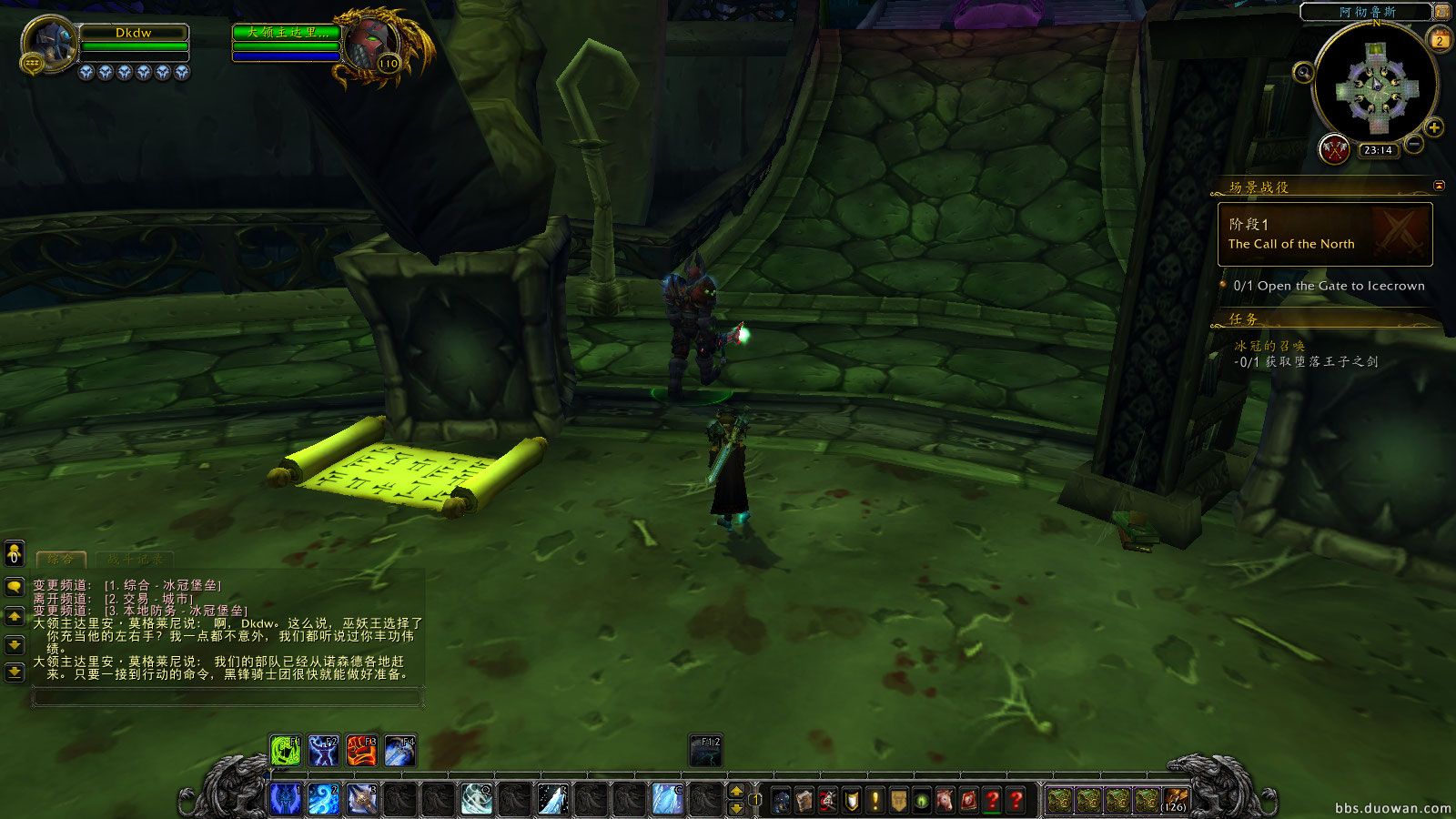Click the action bar page-up arrow

[735, 792]
